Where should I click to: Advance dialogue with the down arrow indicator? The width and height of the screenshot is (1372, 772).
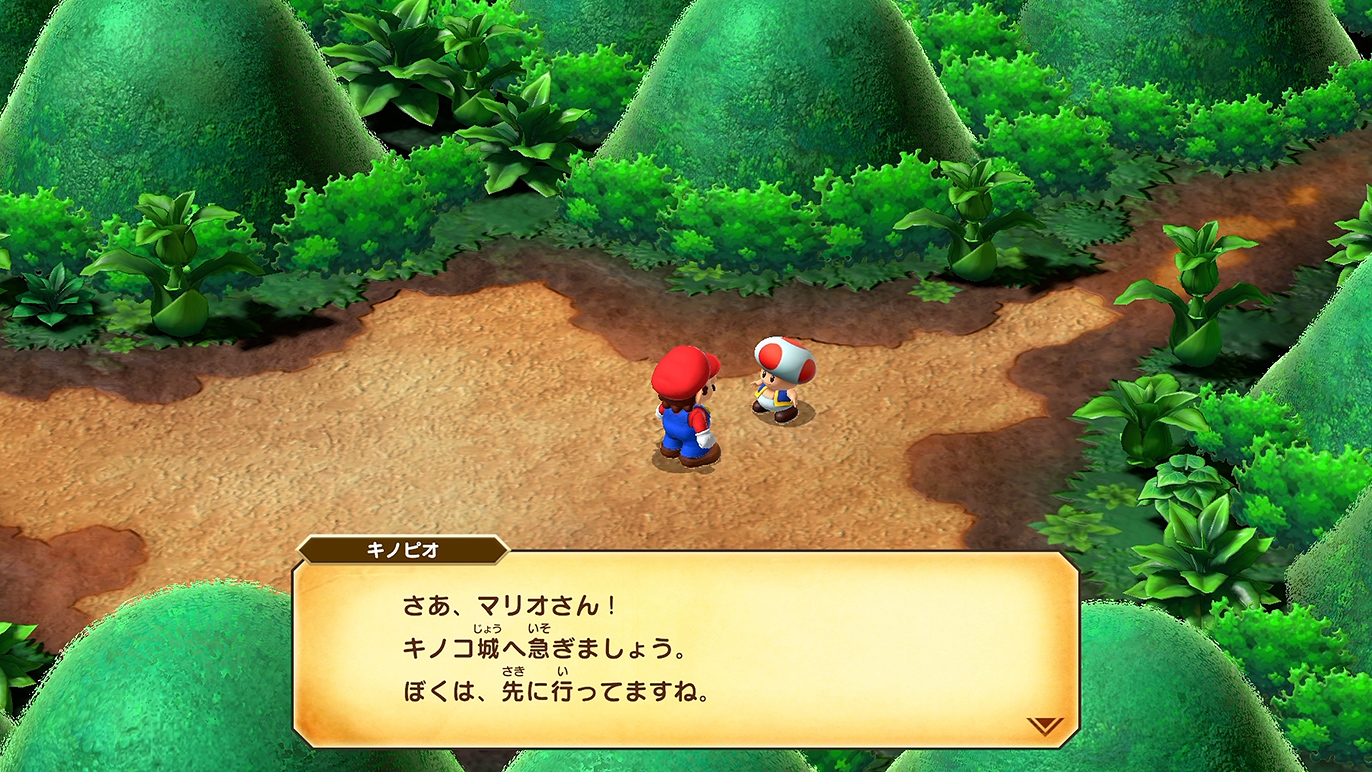(1044, 725)
